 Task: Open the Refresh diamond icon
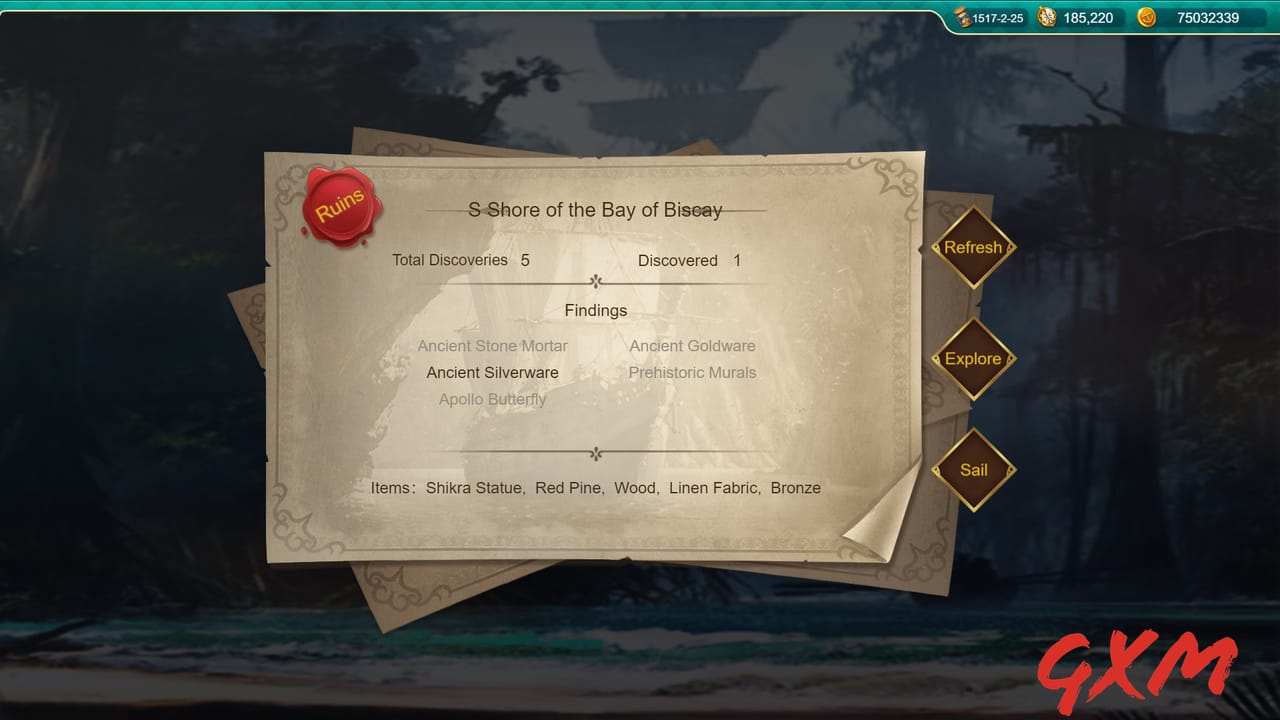[972, 247]
